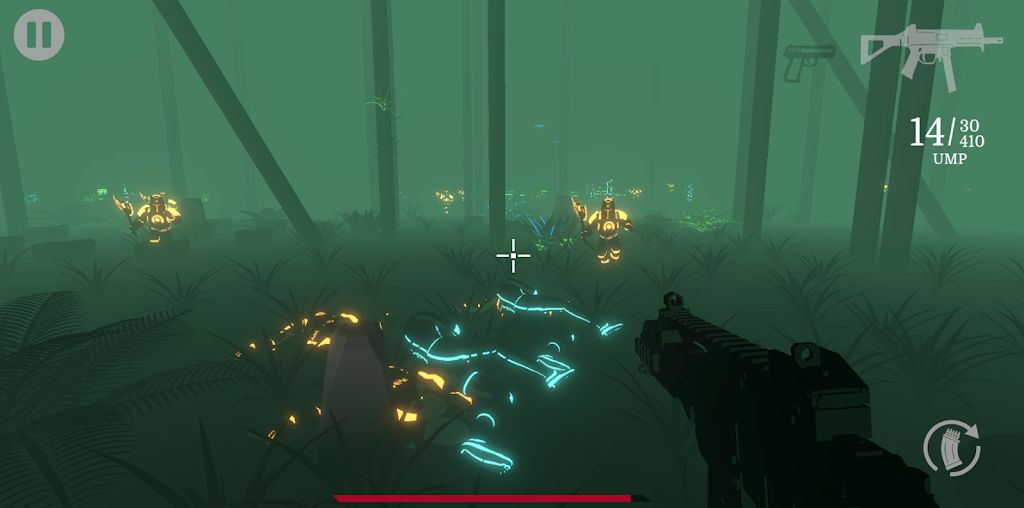The width and height of the screenshot is (1024, 508).
Task: Select the UMP submachine gun icon
Action: [x=930, y=52]
